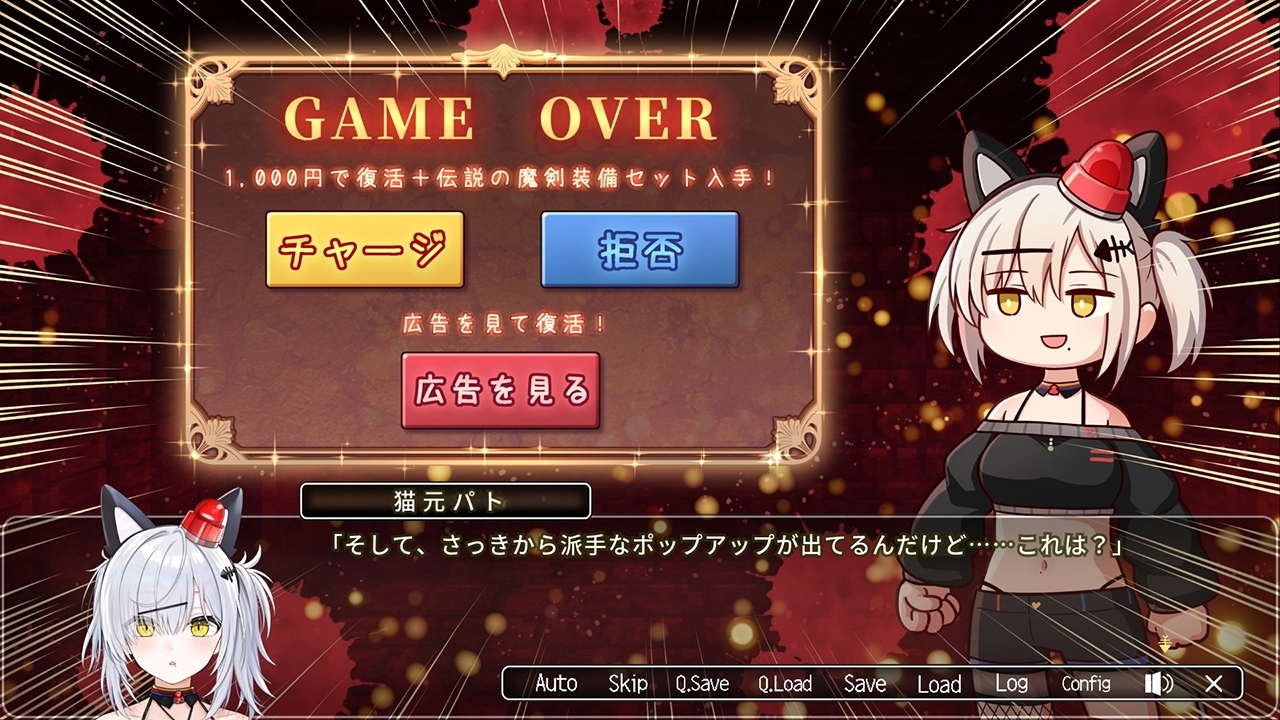Open the Log to review backlog
The image size is (1280, 720).
click(1013, 684)
